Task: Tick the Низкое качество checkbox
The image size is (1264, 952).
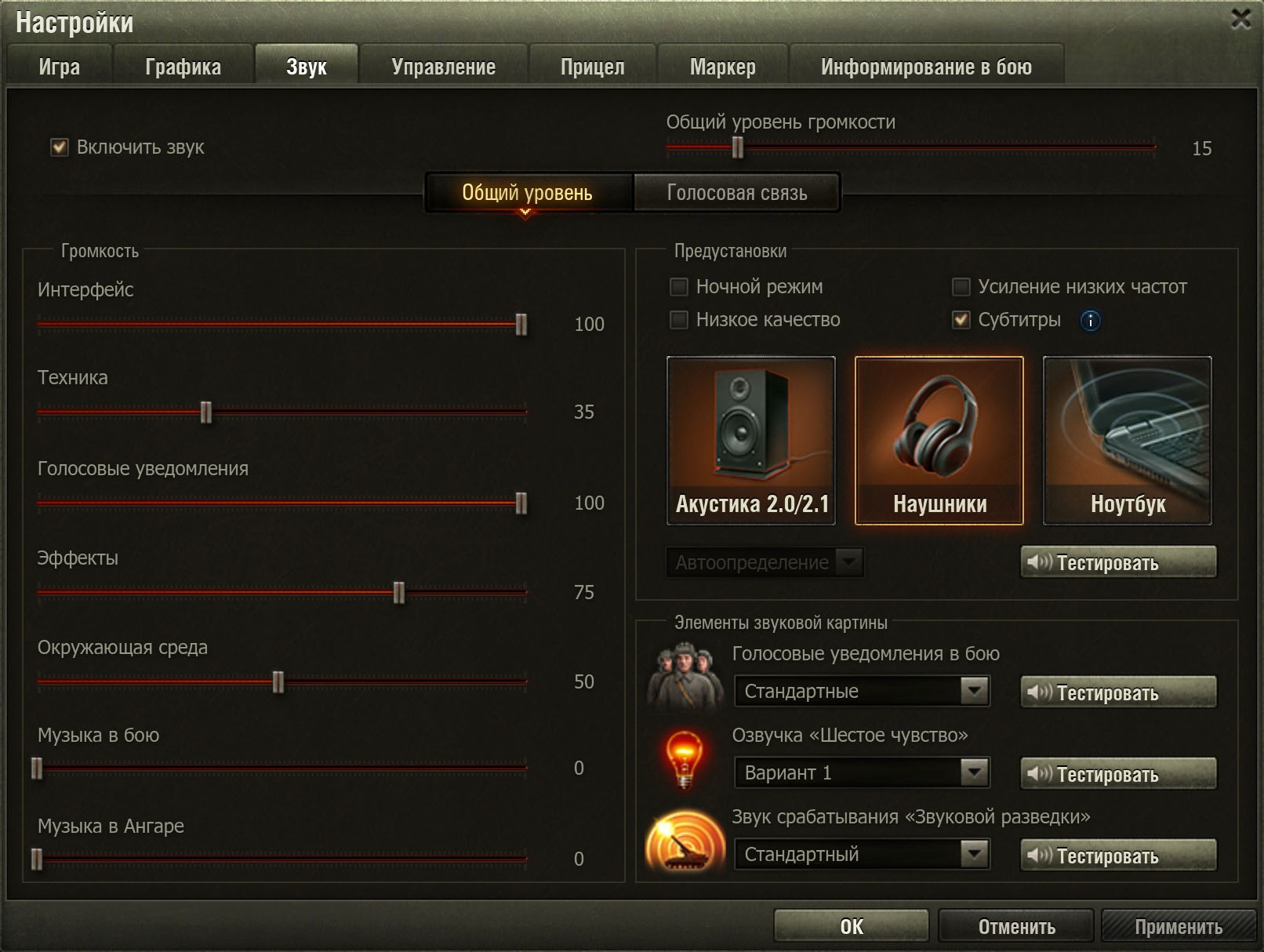Action: pos(679,320)
